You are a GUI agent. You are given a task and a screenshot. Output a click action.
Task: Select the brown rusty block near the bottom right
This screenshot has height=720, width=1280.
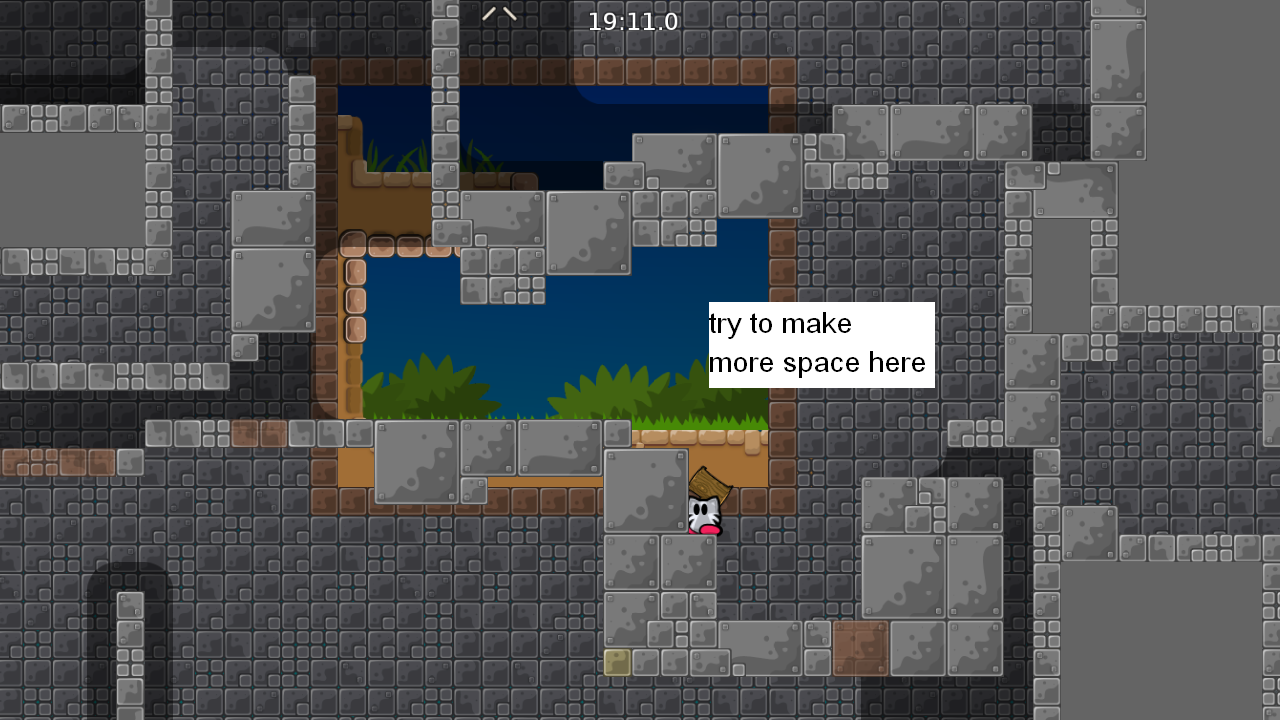tap(860, 647)
